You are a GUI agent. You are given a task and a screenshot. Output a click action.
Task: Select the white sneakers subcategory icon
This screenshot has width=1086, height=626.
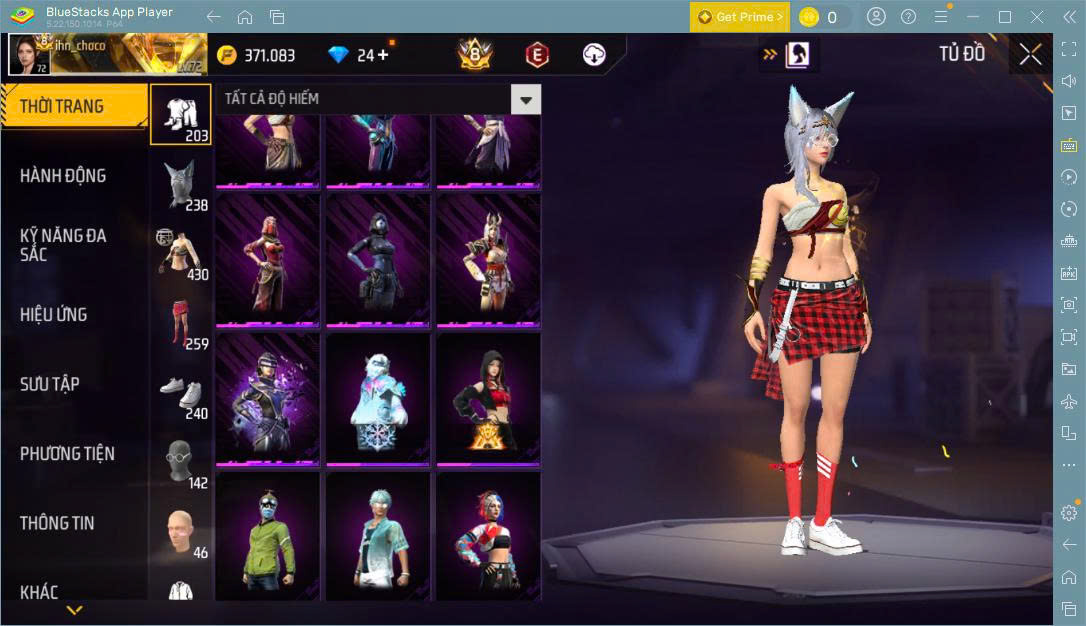(x=181, y=393)
